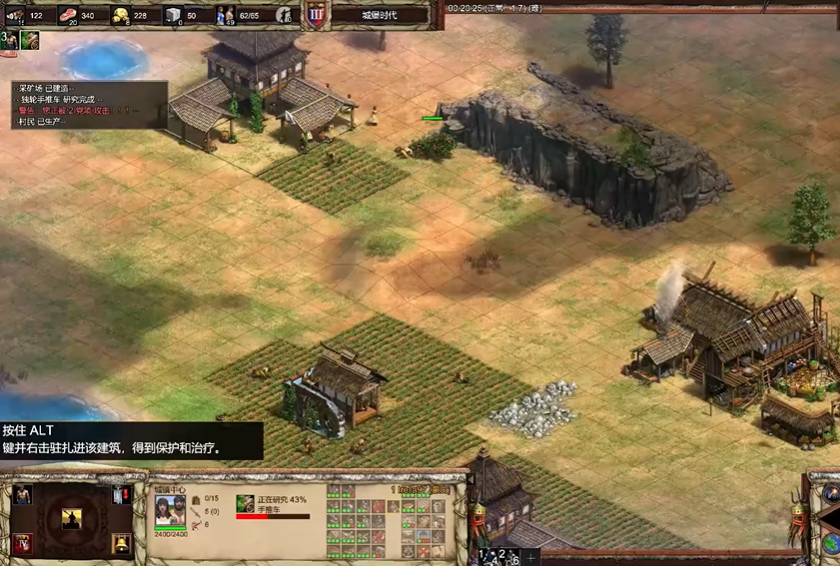
Task: Select the town center portrait
Action: tap(170, 509)
